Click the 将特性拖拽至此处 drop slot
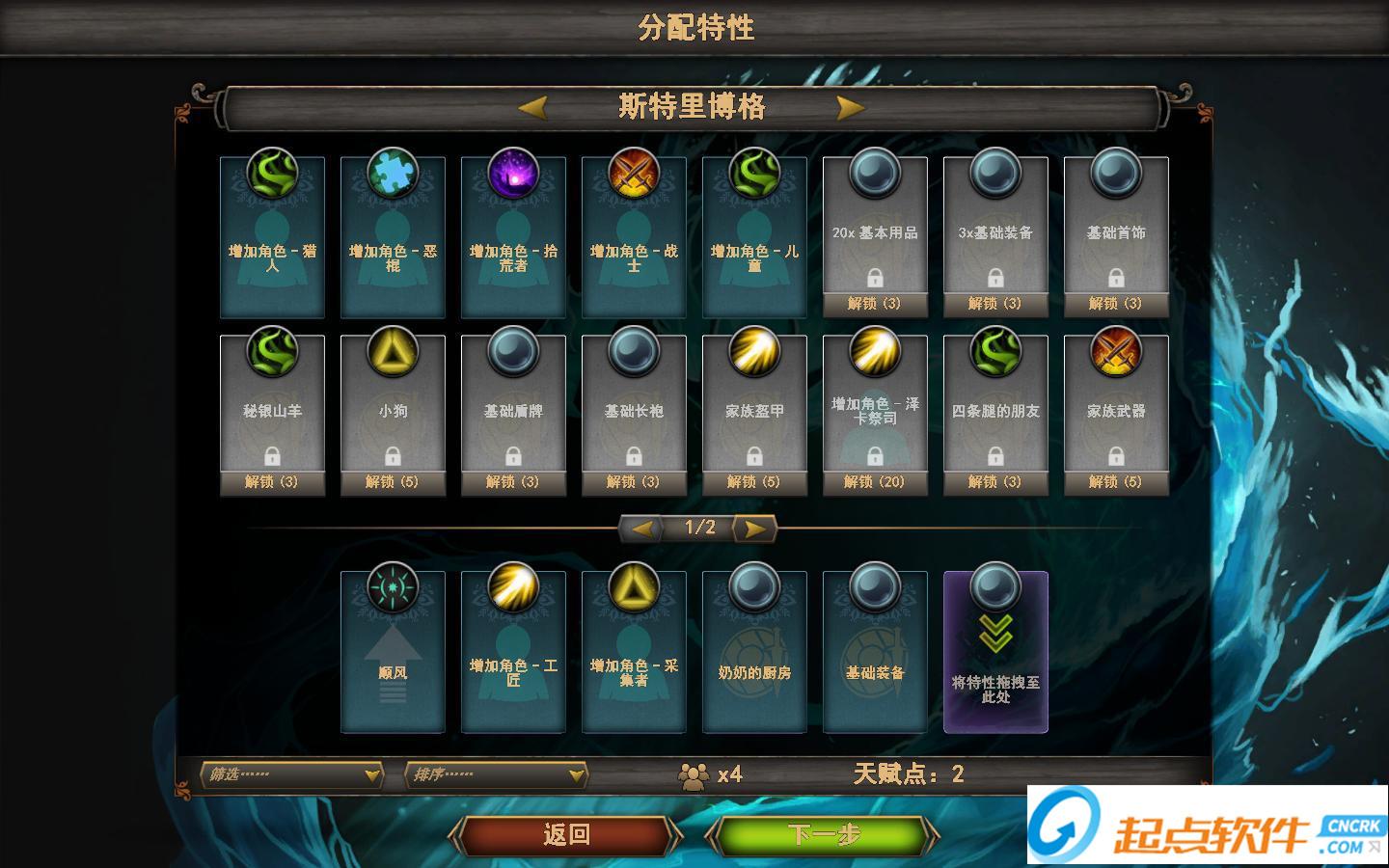The height and width of the screenshot is (868, 1389). pos(995,651)
